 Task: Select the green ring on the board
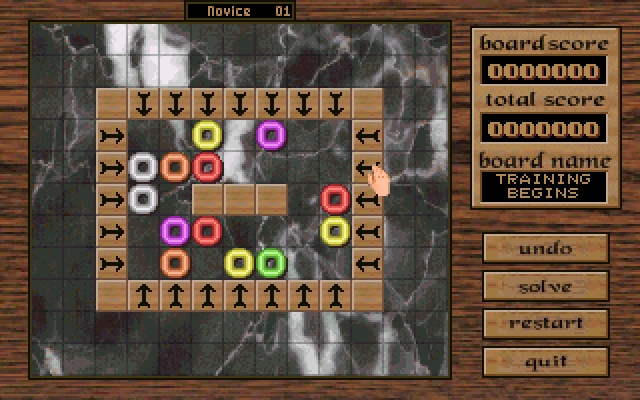tap(271, 263)
